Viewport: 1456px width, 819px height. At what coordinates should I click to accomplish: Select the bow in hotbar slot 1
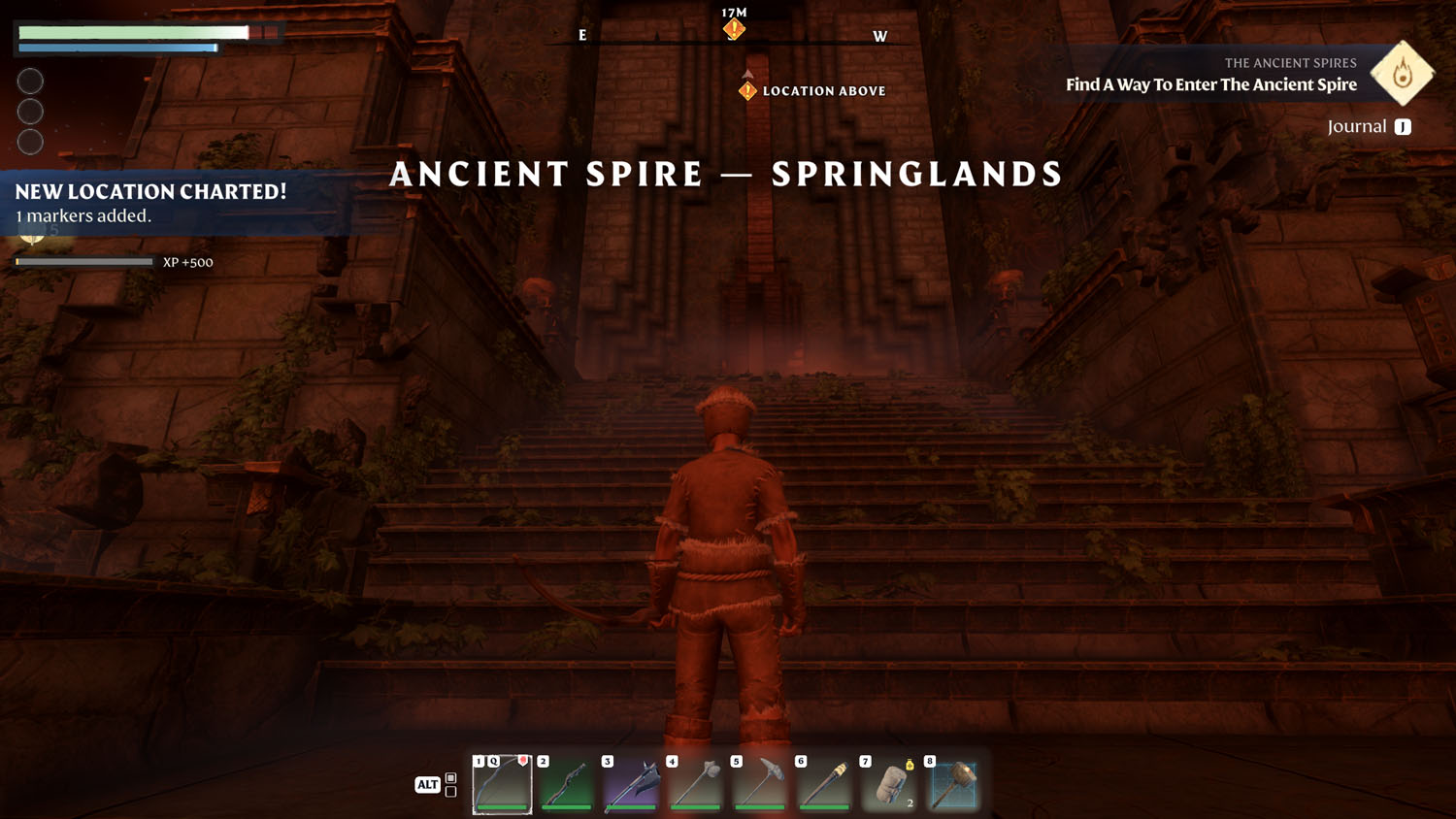tap(501, 784)
